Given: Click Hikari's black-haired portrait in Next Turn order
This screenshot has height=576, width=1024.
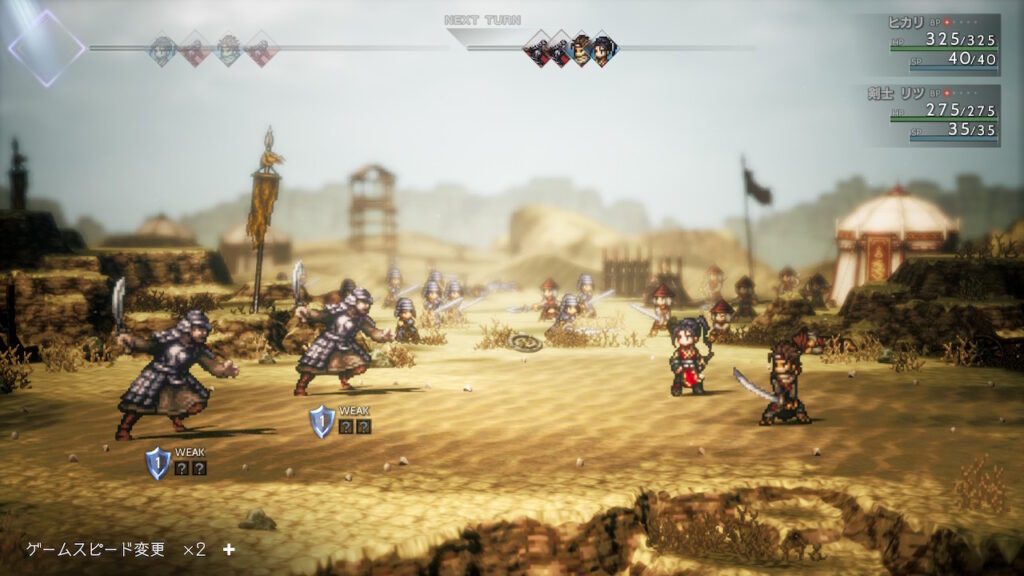Looking at the screenshot, I should (603, 49).
